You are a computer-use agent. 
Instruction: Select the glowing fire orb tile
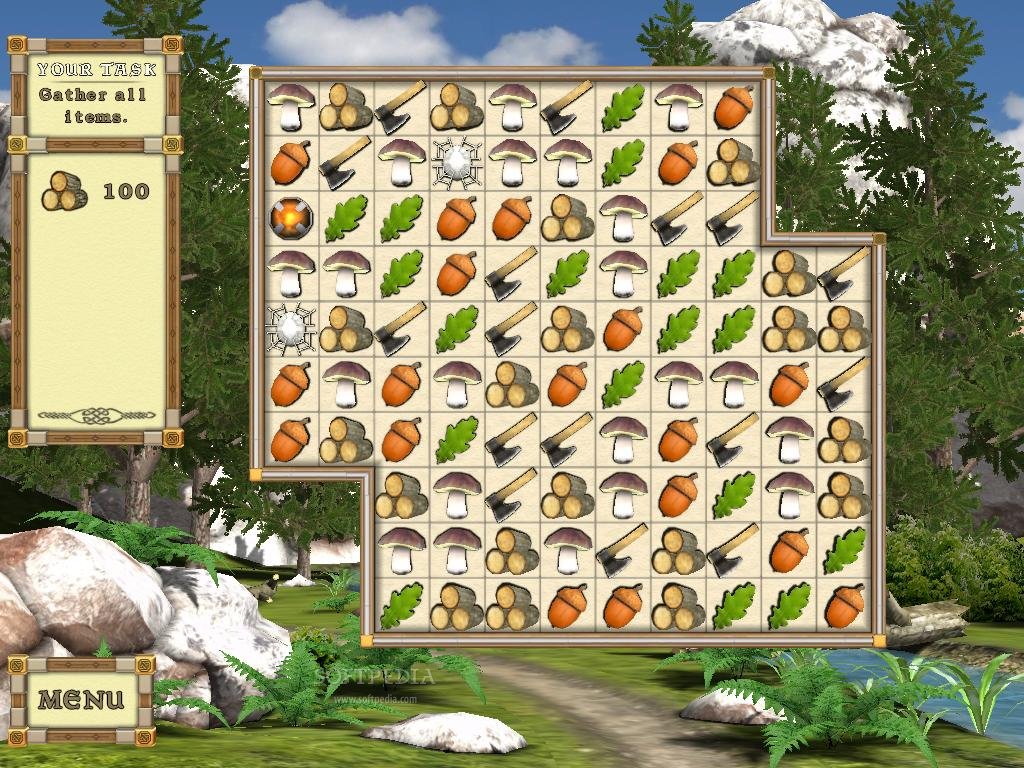tap(291, 216)
